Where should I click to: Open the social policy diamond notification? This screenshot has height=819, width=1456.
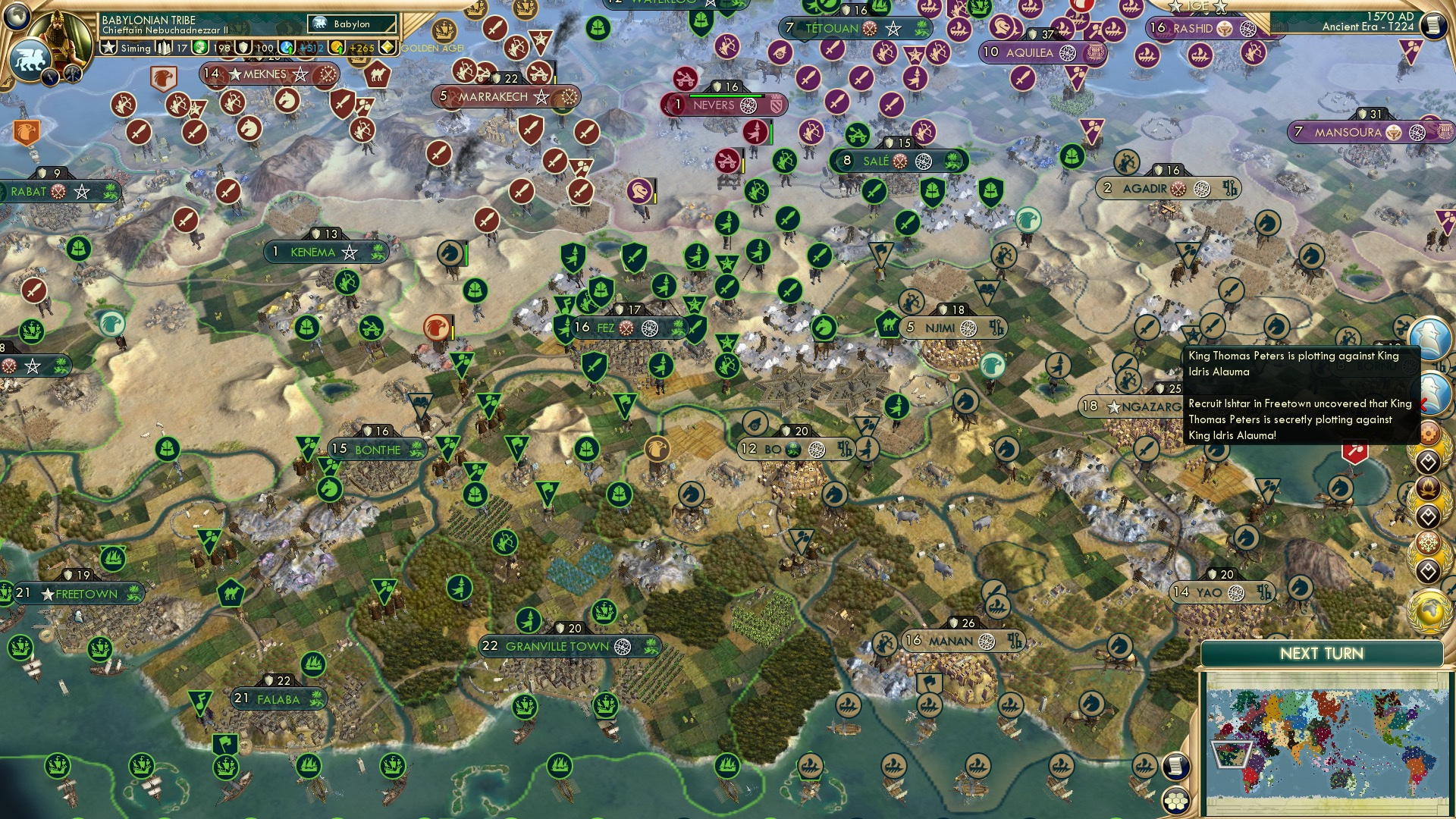tap(1429, 462)
